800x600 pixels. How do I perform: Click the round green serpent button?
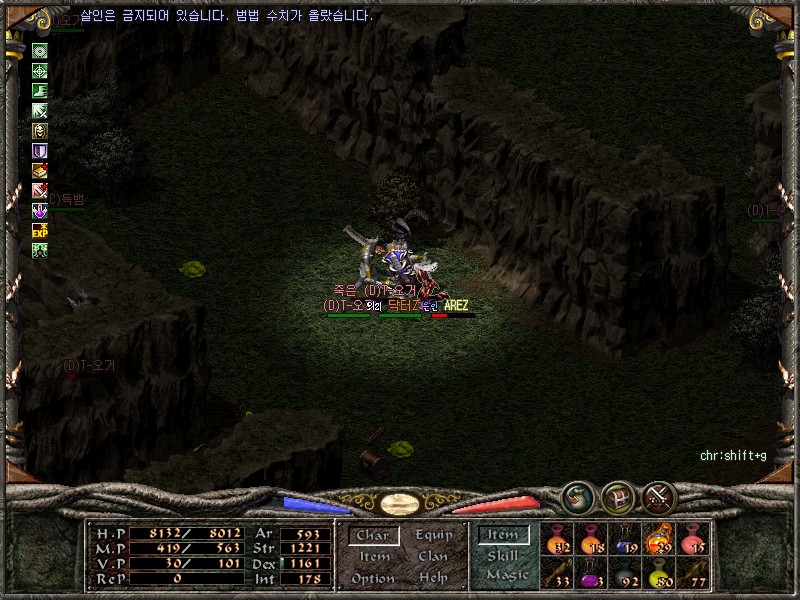(577, 497)
